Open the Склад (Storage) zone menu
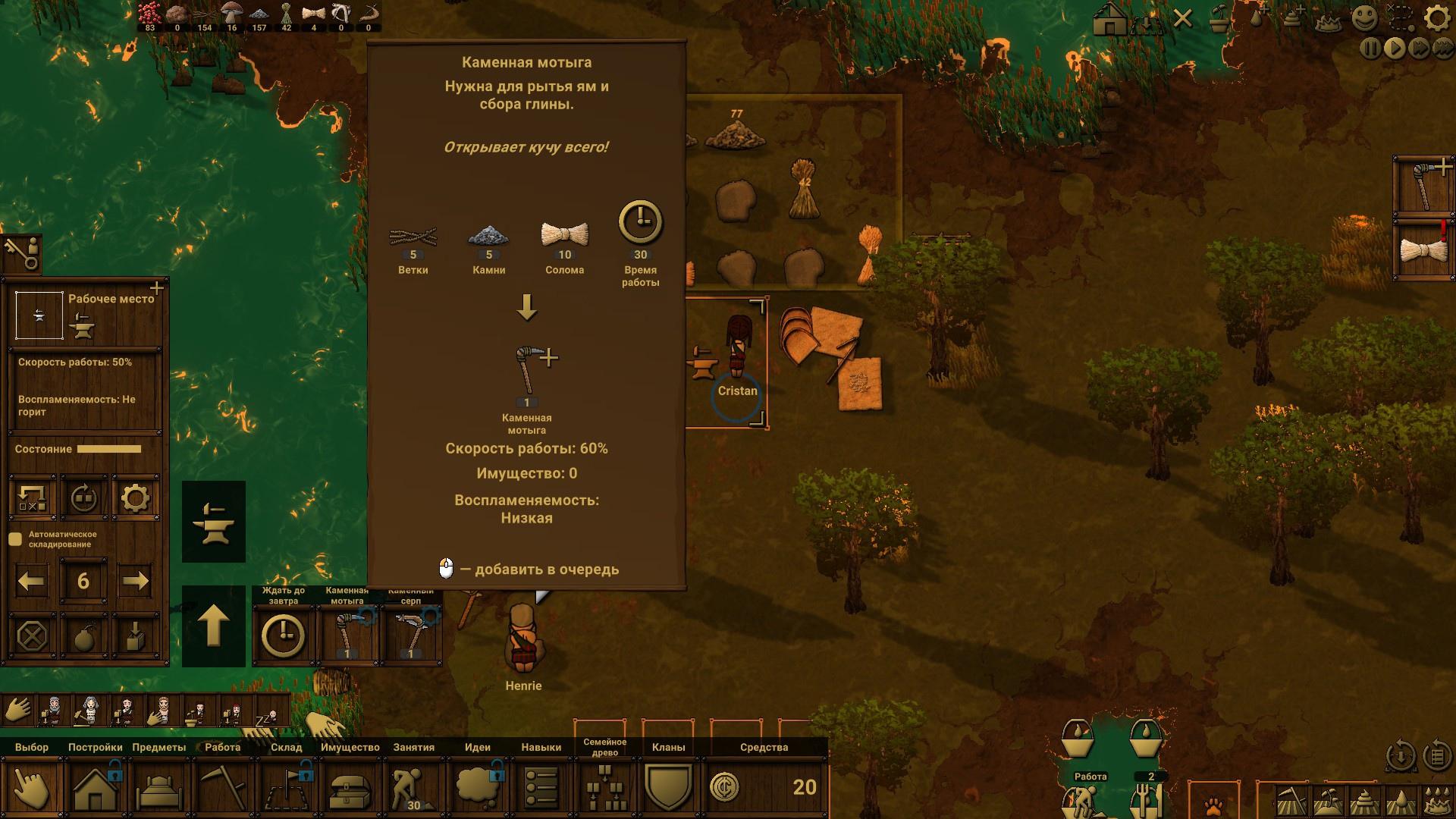The width and height of the screenshot is (1456, 819). (286, 787)
